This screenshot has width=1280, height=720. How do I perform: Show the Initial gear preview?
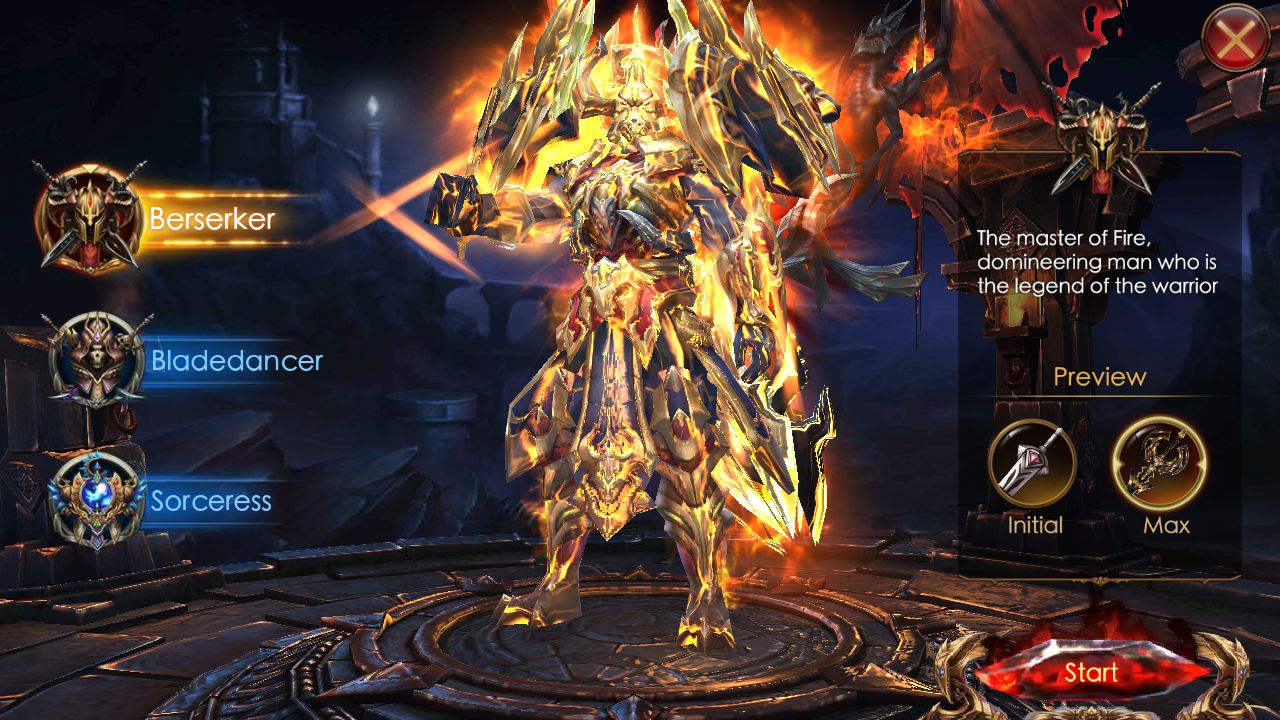click(x=1033, y=465)
